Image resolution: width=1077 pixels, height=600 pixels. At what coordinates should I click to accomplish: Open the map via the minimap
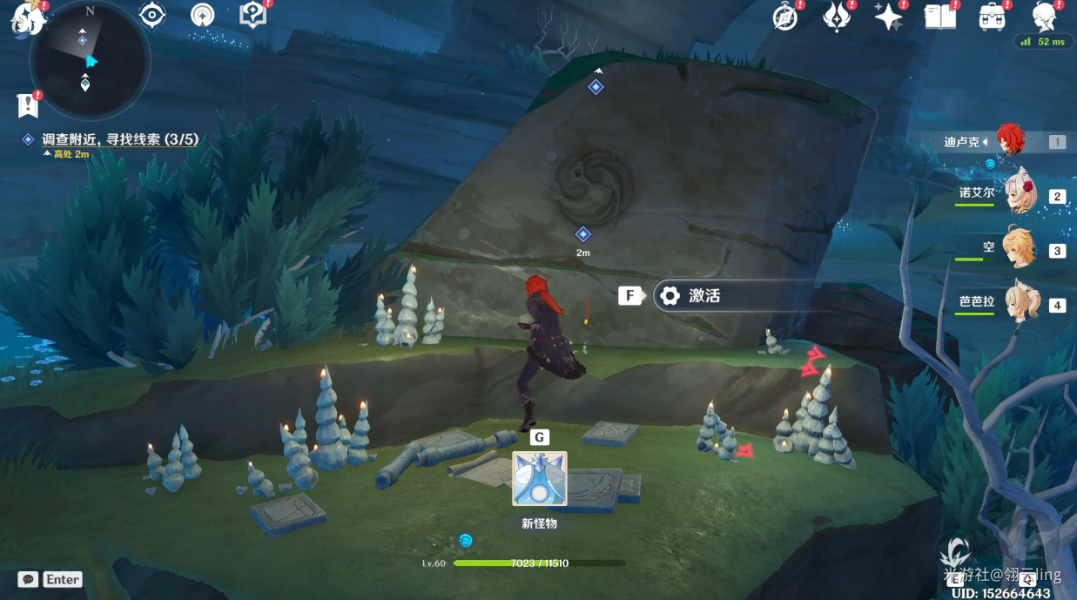(89, 60)
